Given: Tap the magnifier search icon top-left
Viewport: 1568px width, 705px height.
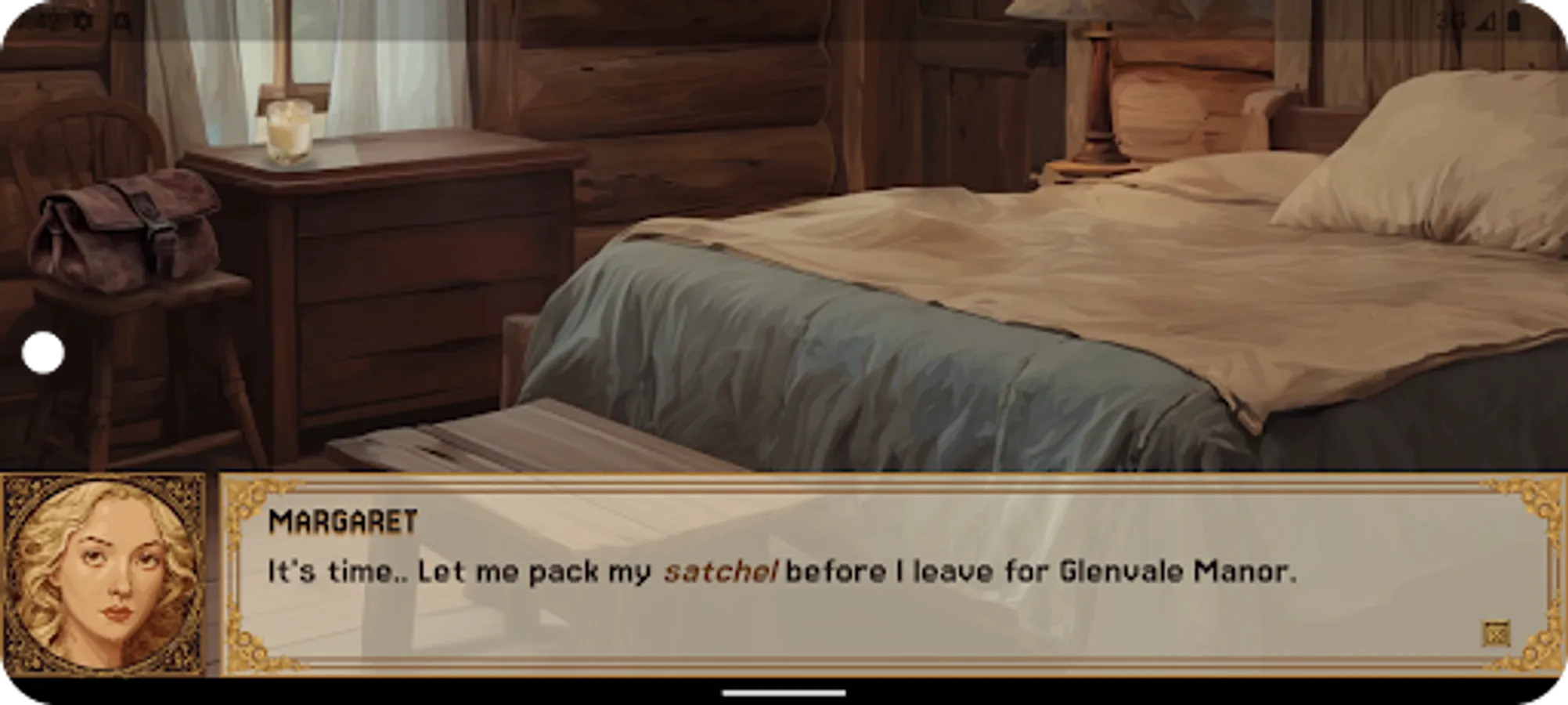Looking at the screenshot, I should coord(121,20).
